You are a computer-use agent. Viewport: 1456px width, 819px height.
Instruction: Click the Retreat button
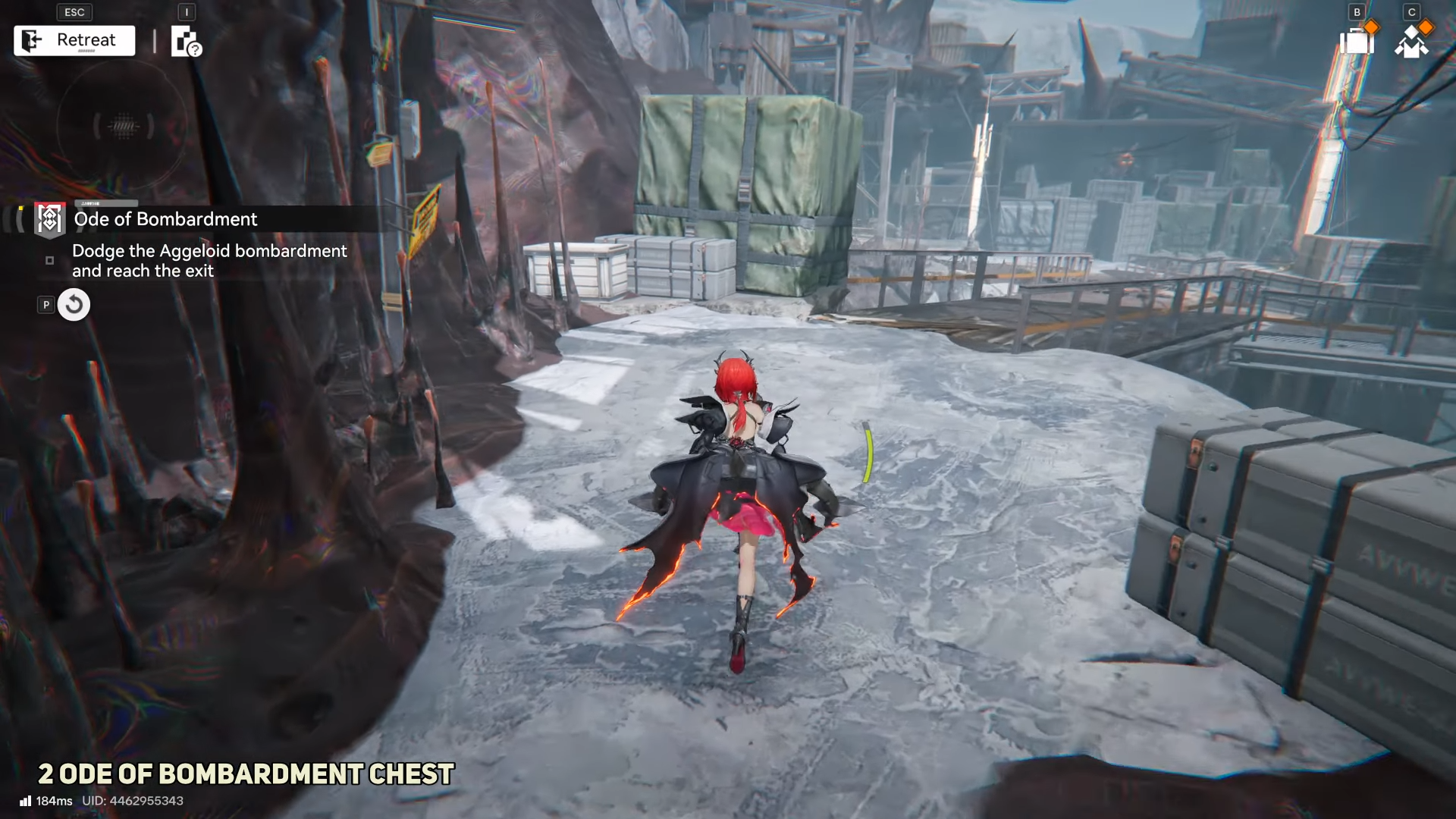click(74, 40)
